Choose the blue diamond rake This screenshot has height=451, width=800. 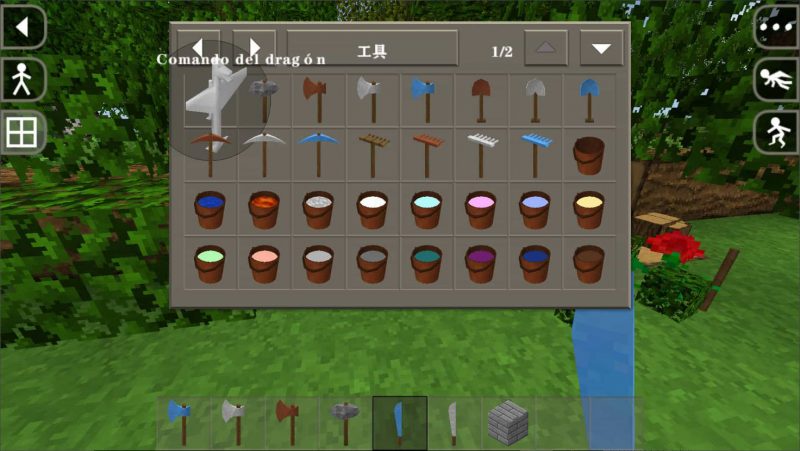[x=534, y=153]
